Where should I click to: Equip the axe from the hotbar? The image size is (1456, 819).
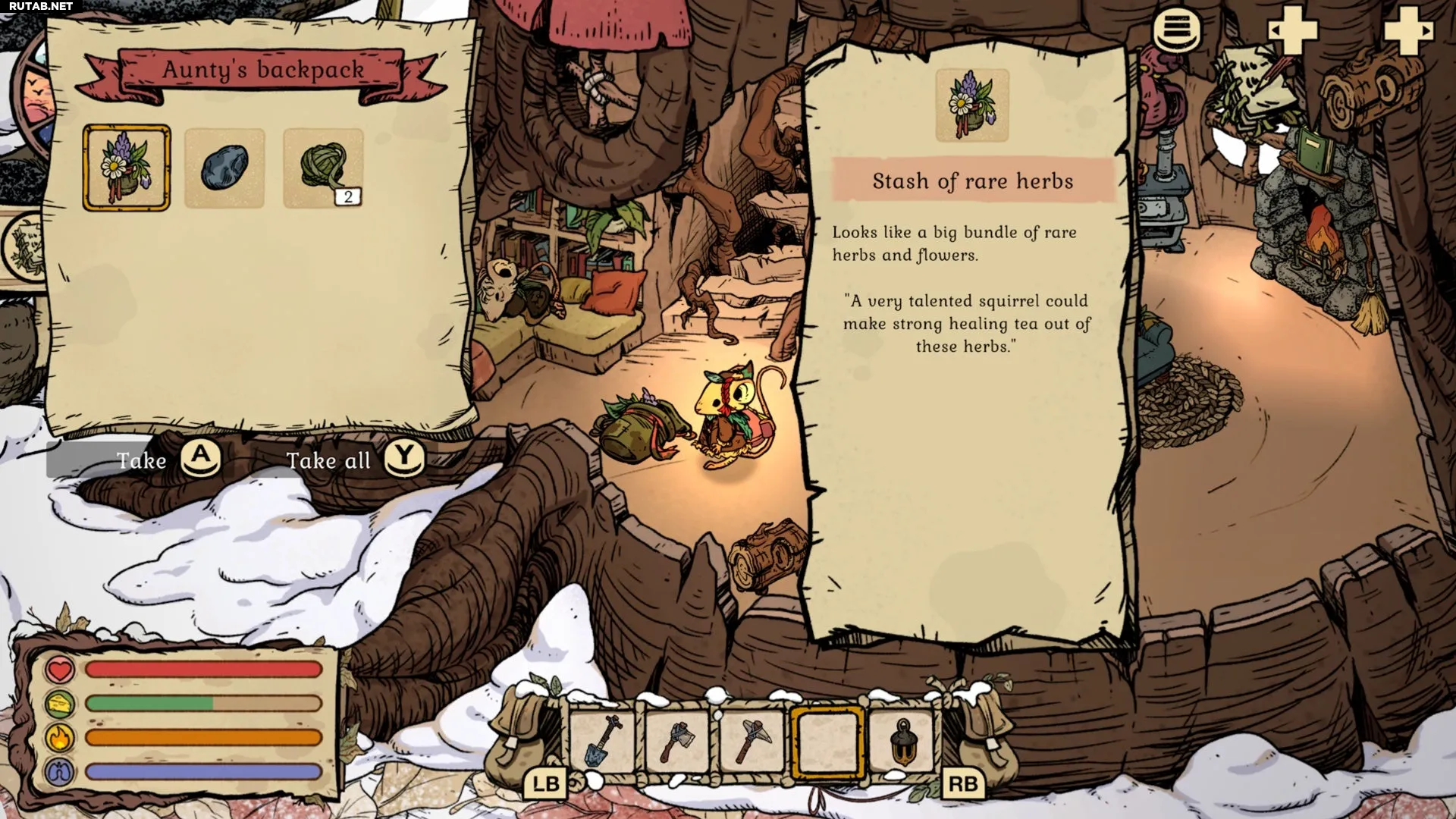pyautogui.click(x=677, y=740)
